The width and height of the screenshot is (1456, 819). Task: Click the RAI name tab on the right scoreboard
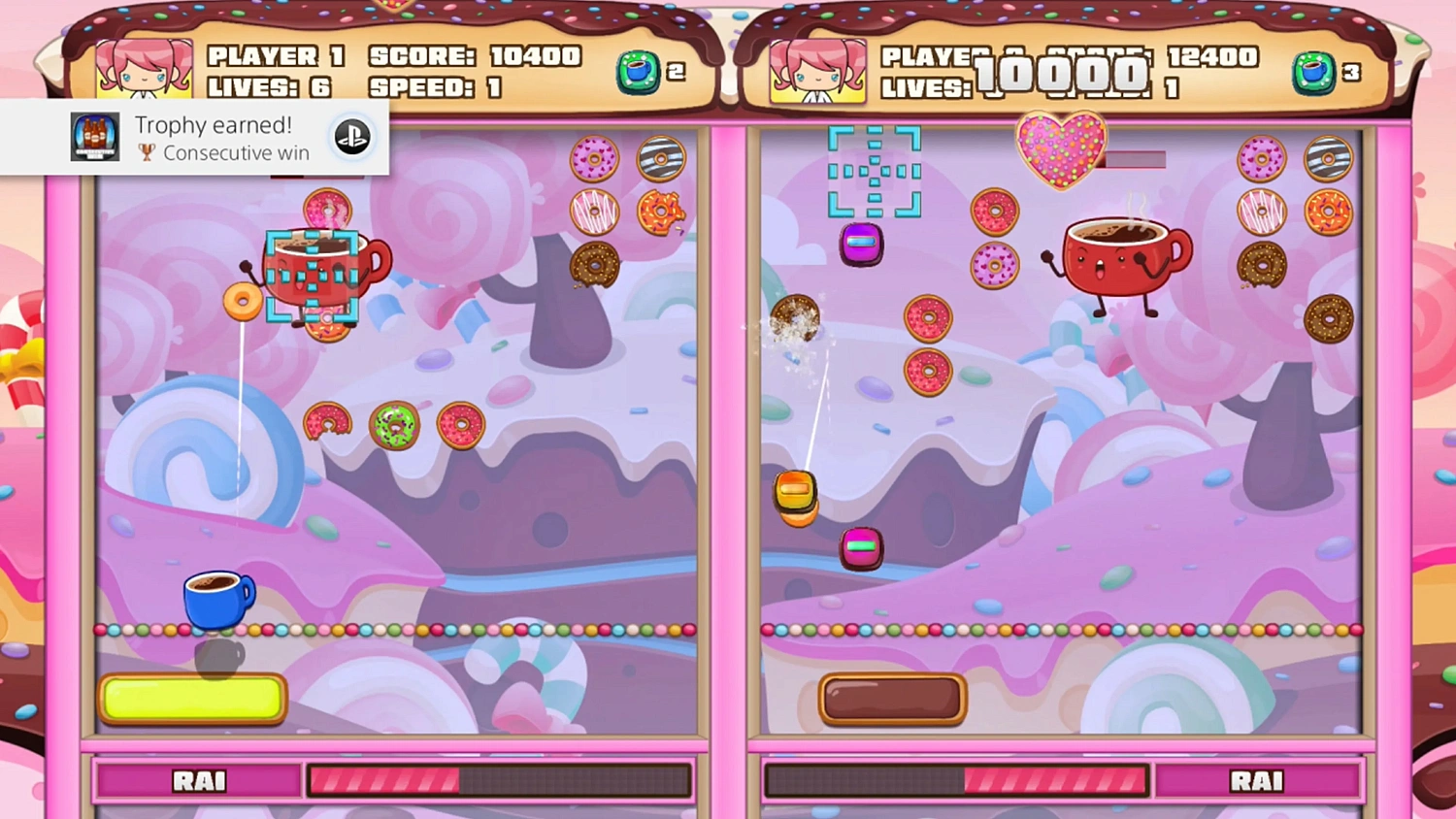tap(1259, 779)
